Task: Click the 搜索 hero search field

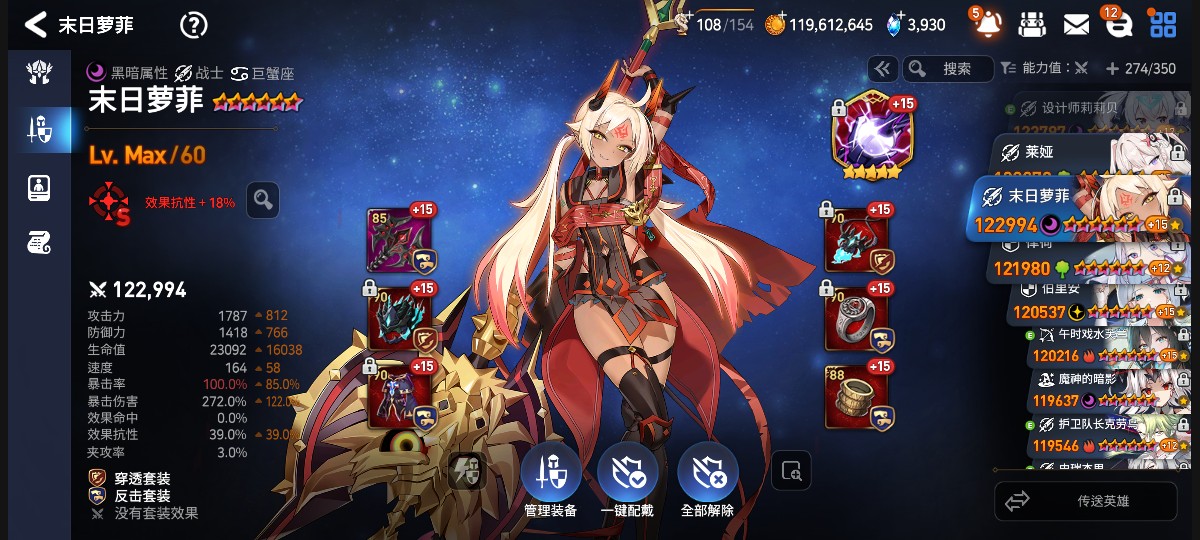Action: 948,69
